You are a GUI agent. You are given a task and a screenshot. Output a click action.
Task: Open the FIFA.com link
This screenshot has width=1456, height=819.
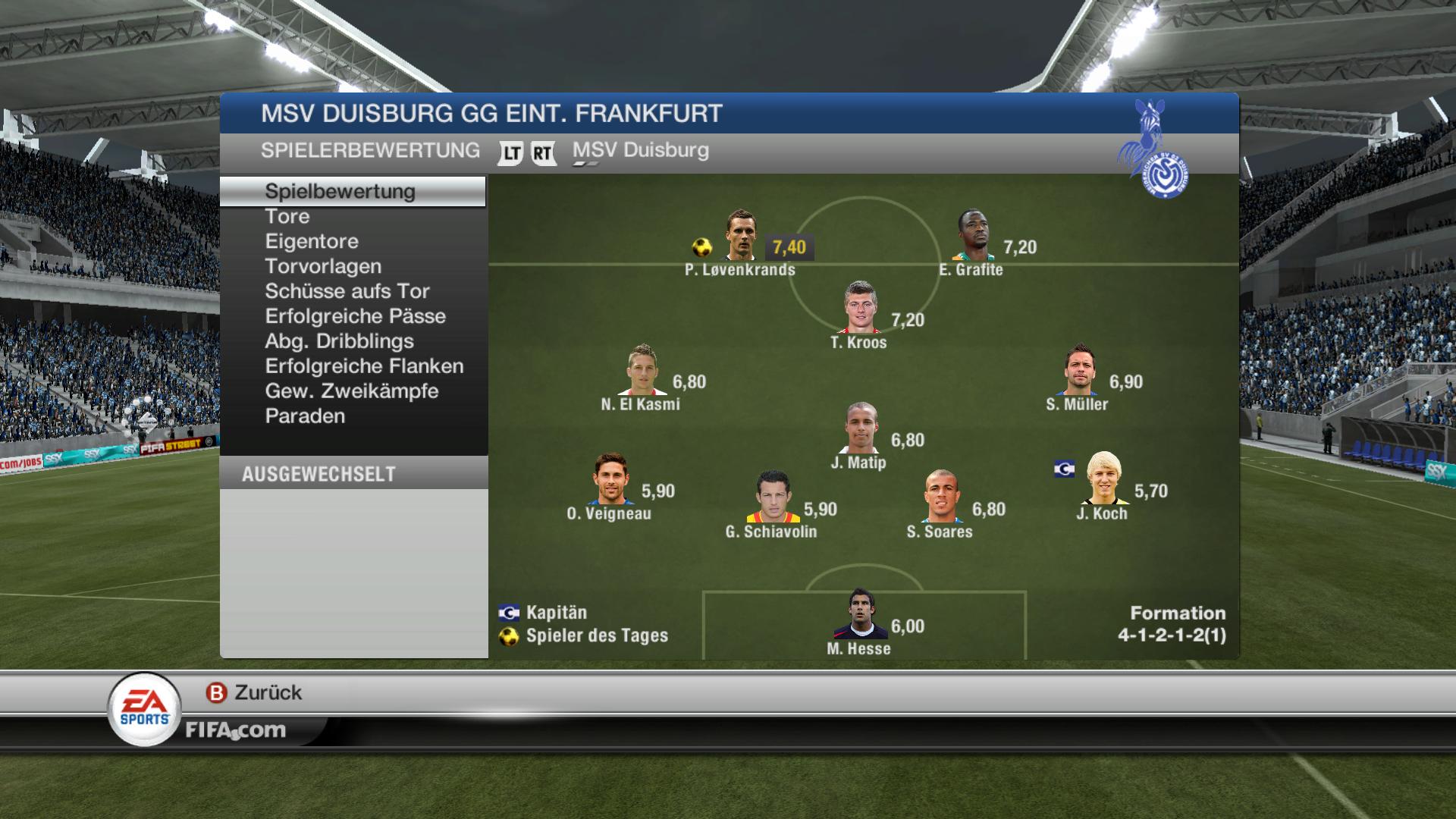click(x=236, y=730)
